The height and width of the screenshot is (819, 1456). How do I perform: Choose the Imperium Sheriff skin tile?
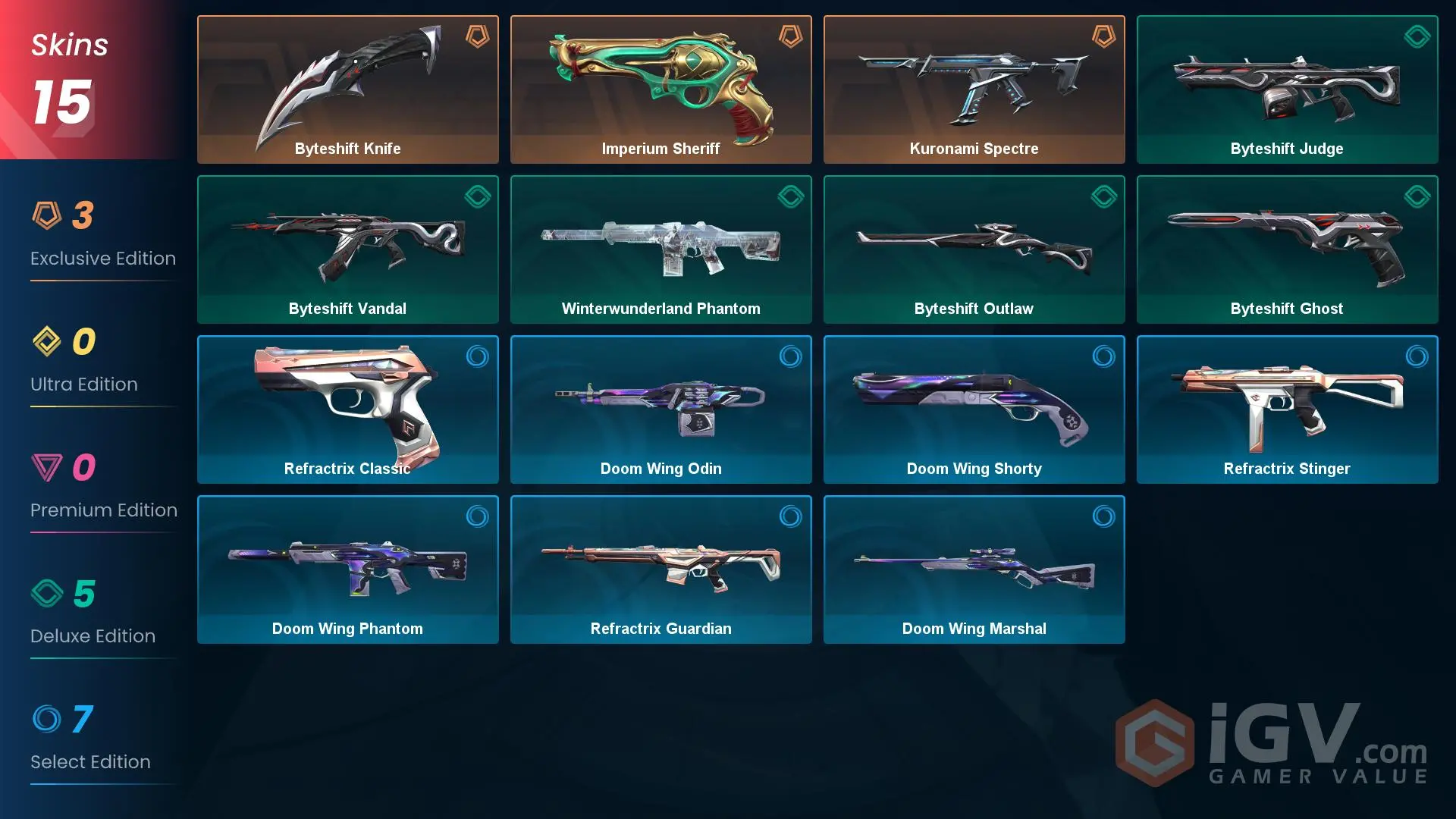pos(661,89)
